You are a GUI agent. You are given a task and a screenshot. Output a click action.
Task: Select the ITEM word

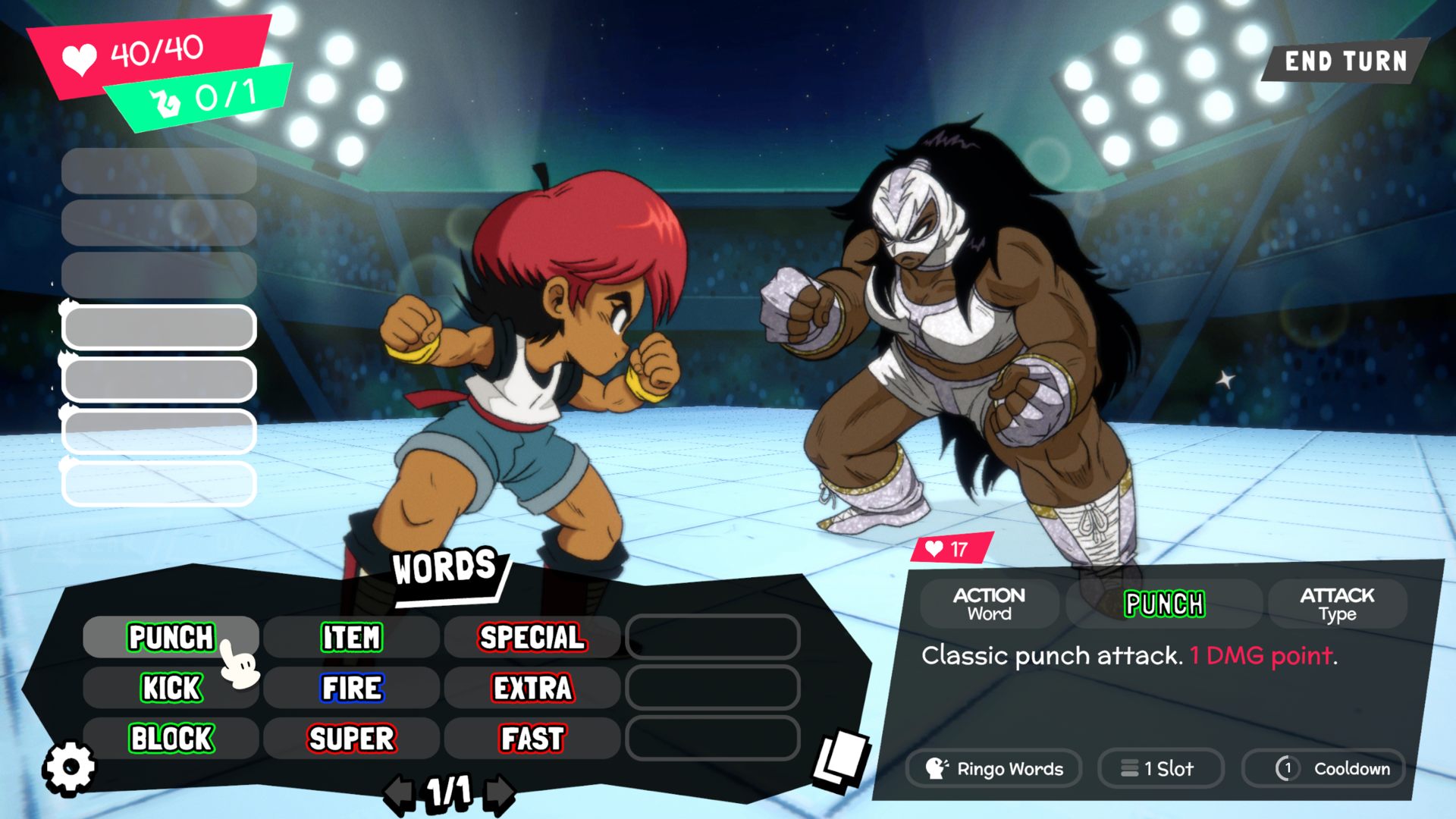coord(351,637)
